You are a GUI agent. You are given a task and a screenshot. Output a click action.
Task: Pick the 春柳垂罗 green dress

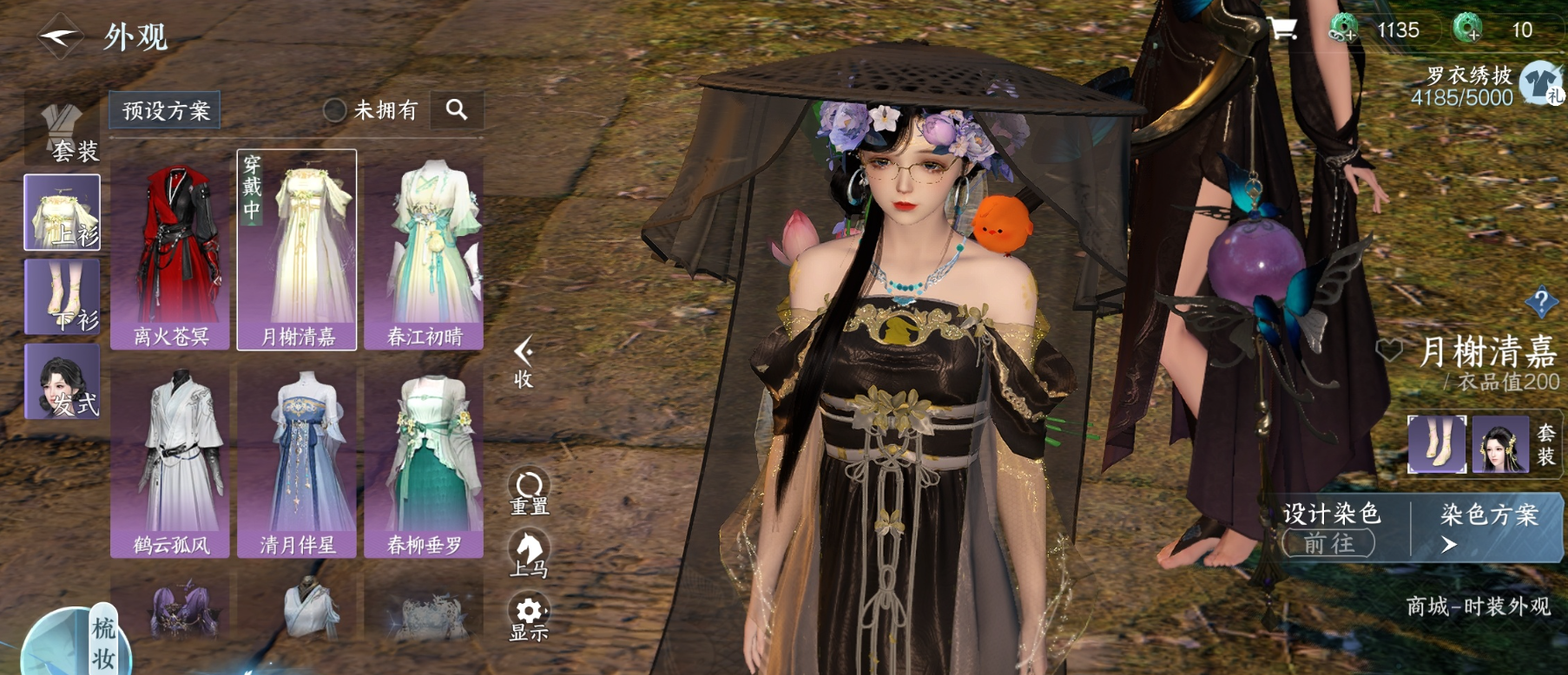pos(424,460)
